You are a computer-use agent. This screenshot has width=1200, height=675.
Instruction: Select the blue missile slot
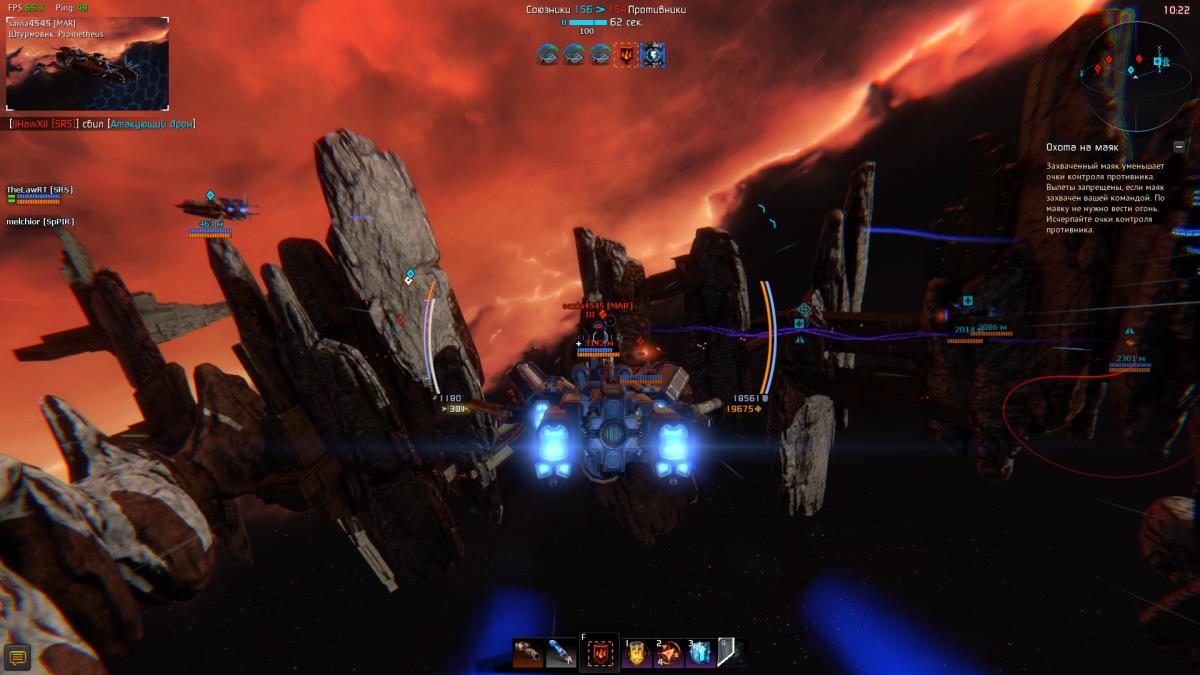(x=561, y=653)
